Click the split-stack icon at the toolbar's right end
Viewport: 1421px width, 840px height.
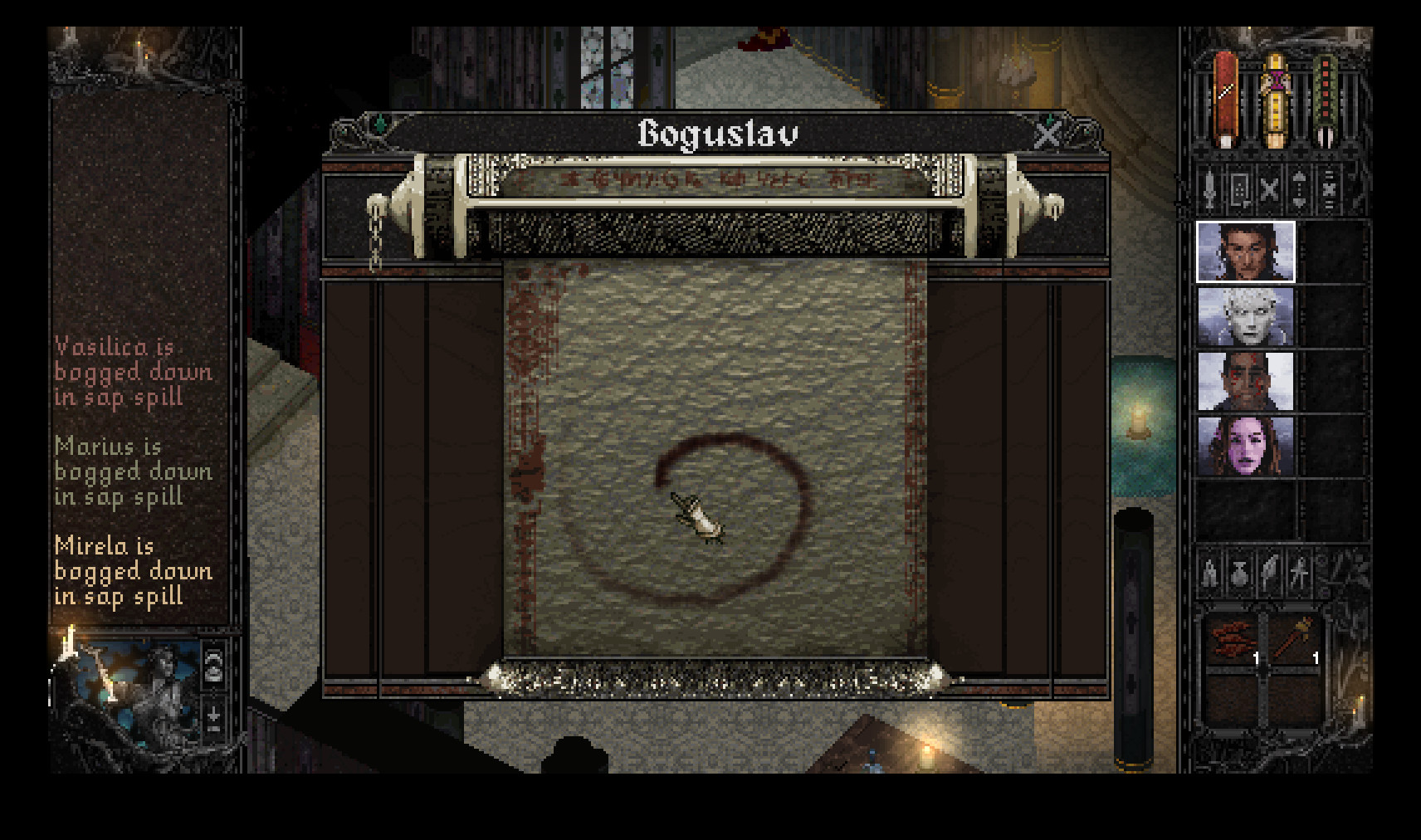(1330, 189)
